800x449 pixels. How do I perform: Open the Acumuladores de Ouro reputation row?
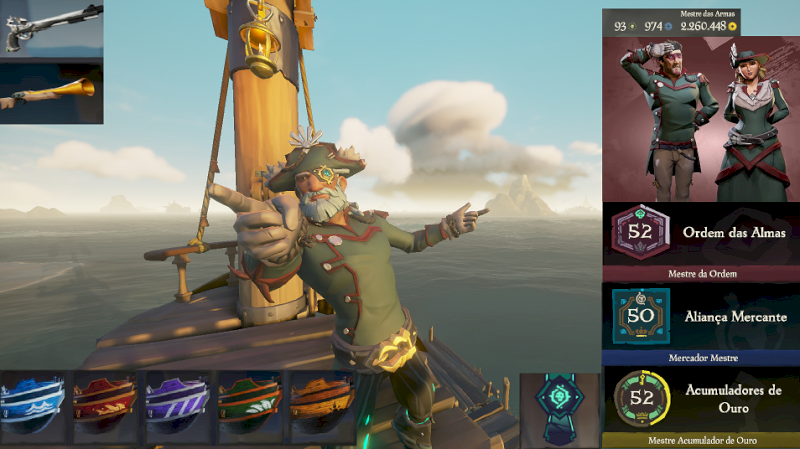pyautogui.click(x=700, y=399)
